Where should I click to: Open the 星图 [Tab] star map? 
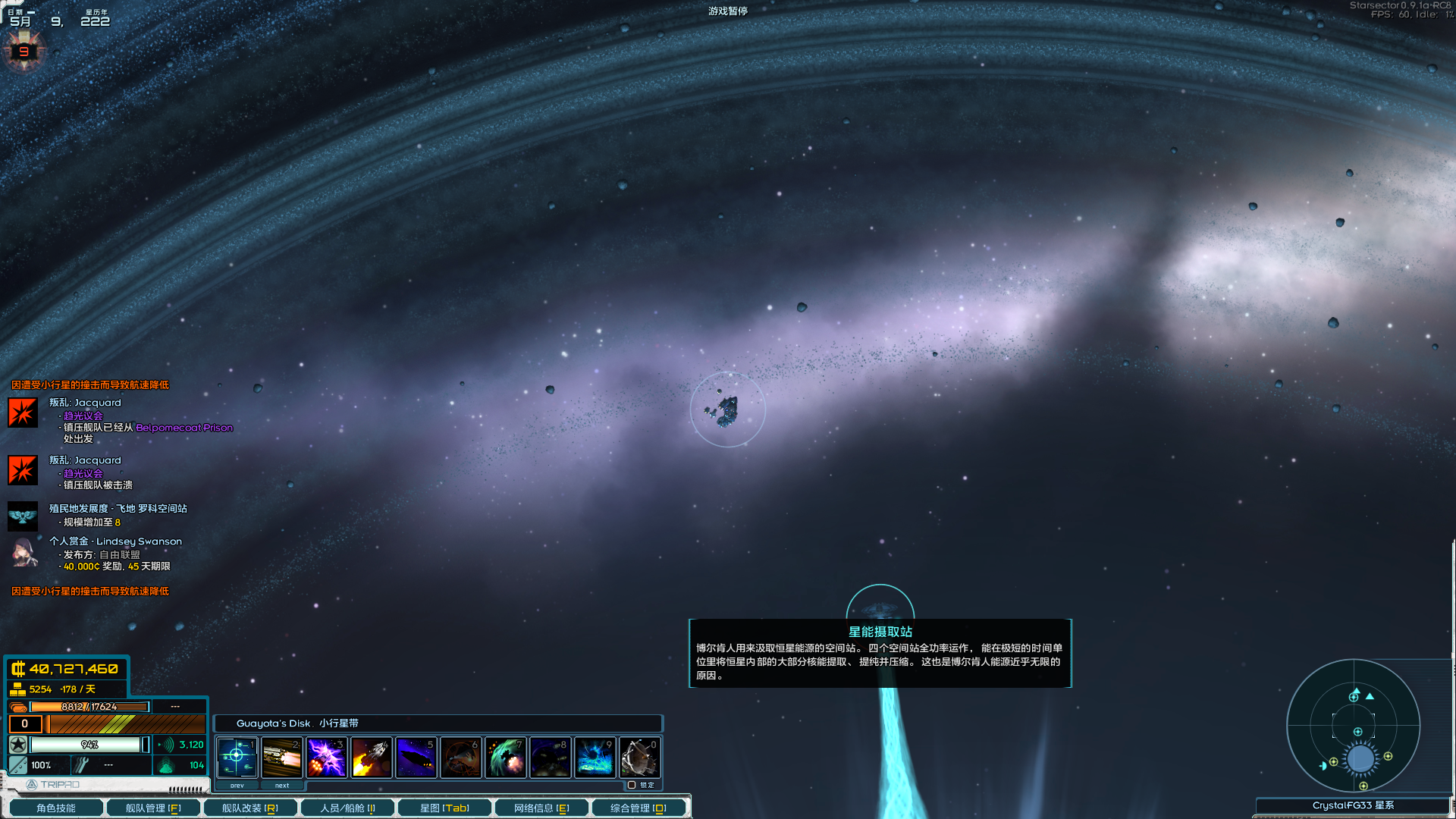pos(443,807)
